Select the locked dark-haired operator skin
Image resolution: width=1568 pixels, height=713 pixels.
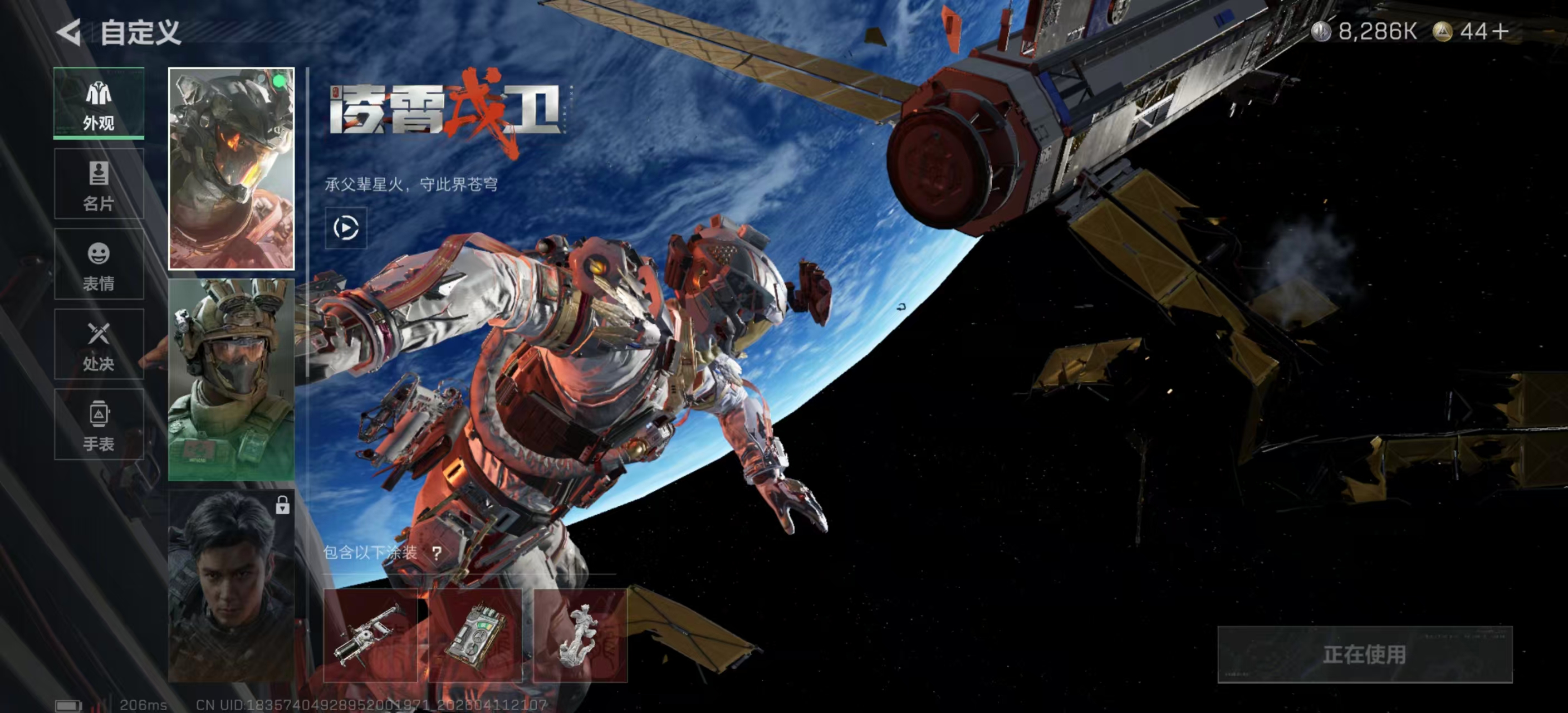pos(231,586)
